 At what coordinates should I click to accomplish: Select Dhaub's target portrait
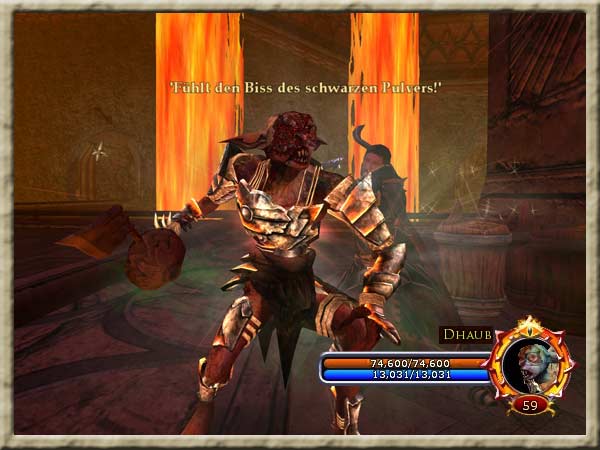coord(530,364)
